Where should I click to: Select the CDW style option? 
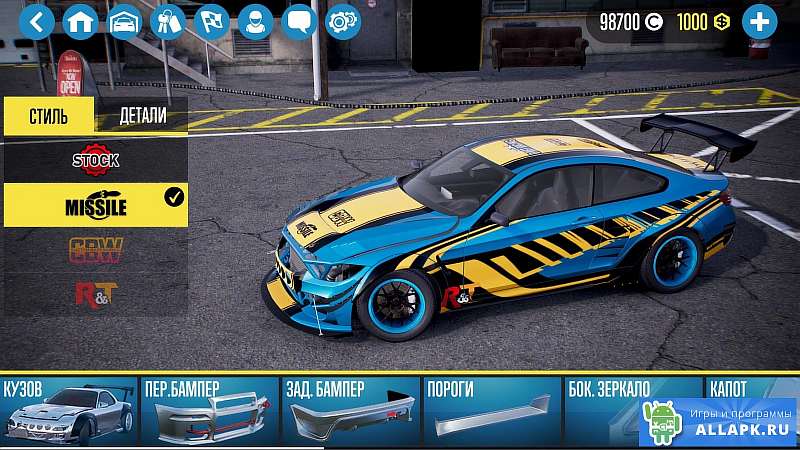(95, 250)
